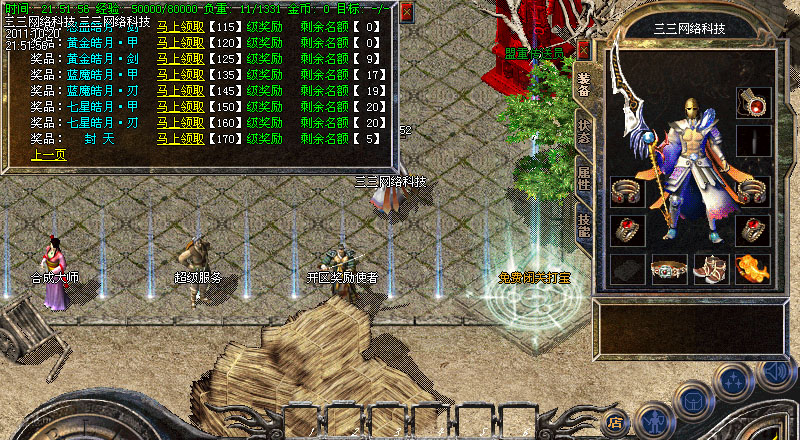The height and width of the screenshot is (440, 800).
Task: Select the equipped necklace slot
Action: point(752,102)
